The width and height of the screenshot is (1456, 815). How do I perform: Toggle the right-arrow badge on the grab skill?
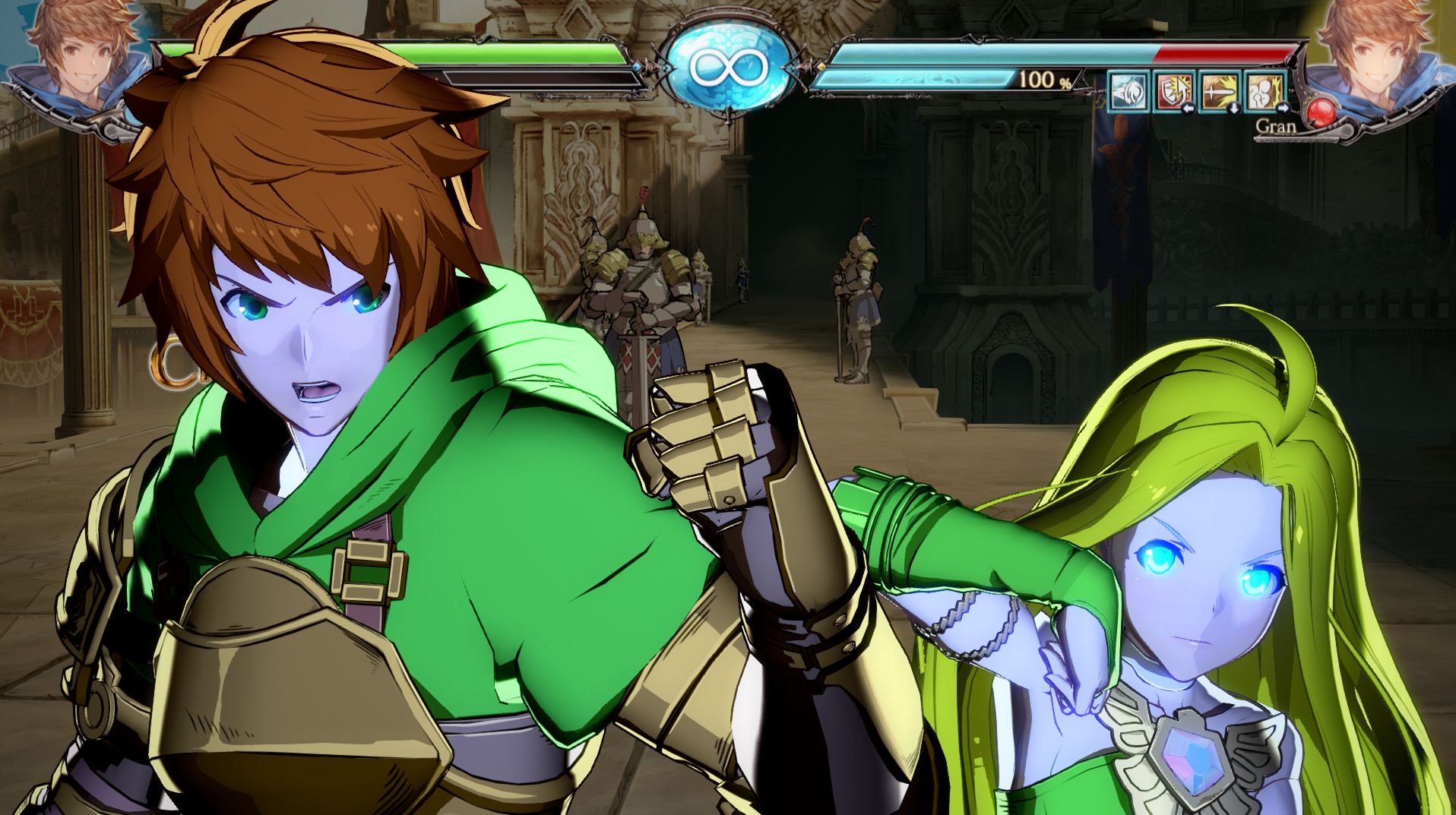(x=1283, y=109)
